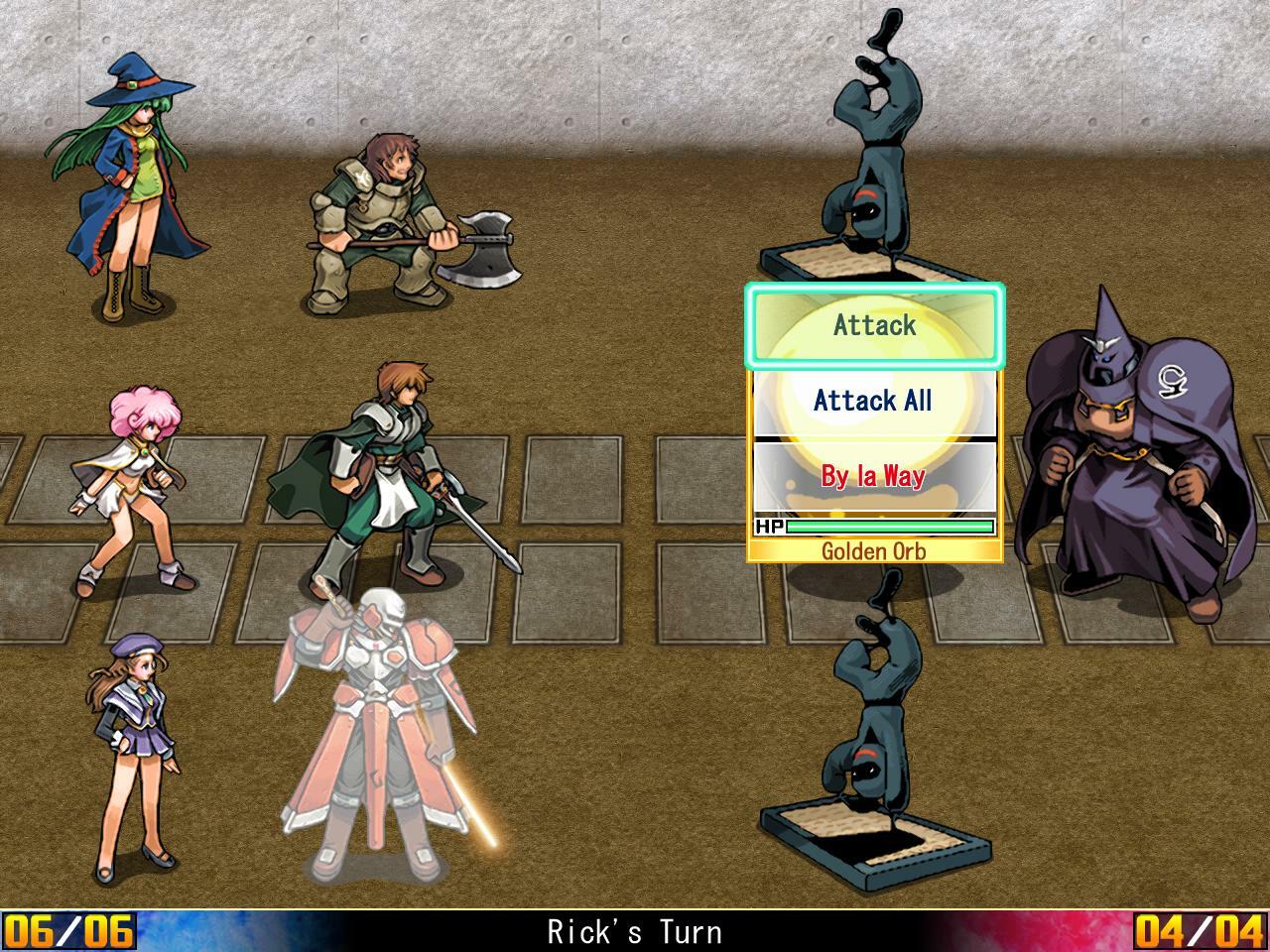Screen dimensions: 1270x952
Task: Use the By la Way skill
Action: tap(874, 476)
